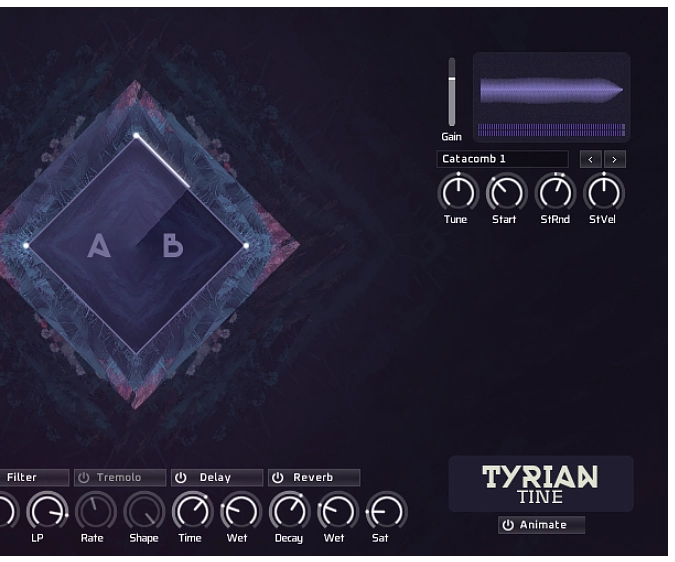Click the reverb Decay knob

click(288, 512)
